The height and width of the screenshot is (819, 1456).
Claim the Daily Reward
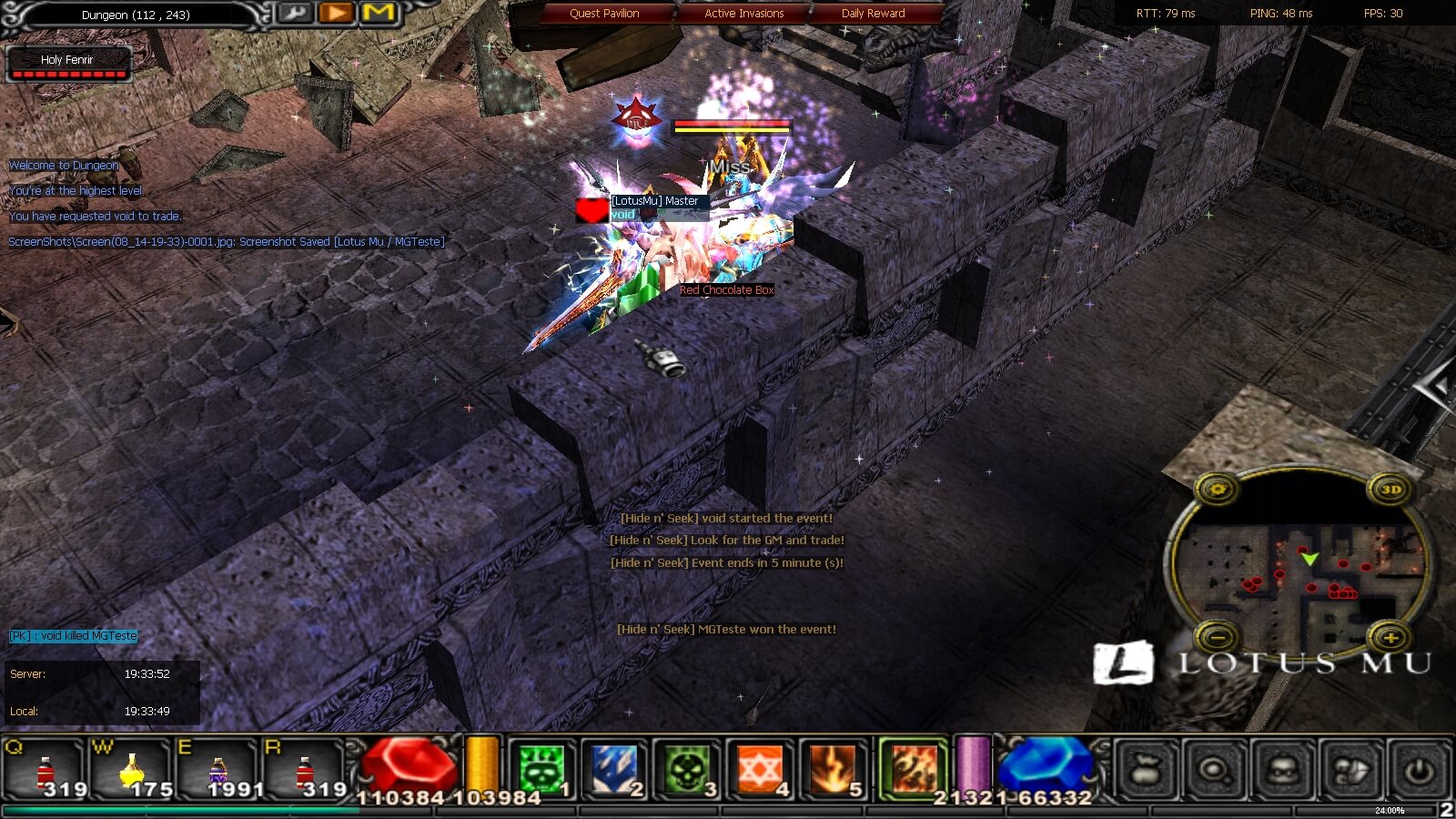(x=873, y=14)
